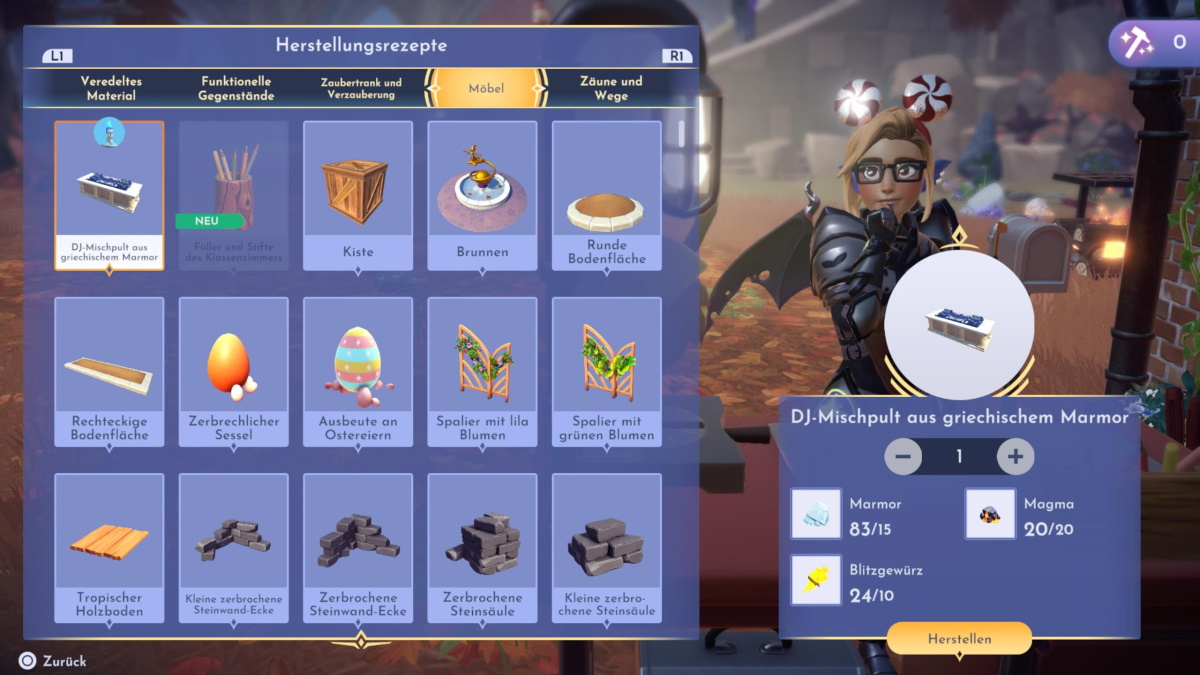Choose the Zerbrechlicher Sessel recipe
The image size is (1200, 675).
234,371
